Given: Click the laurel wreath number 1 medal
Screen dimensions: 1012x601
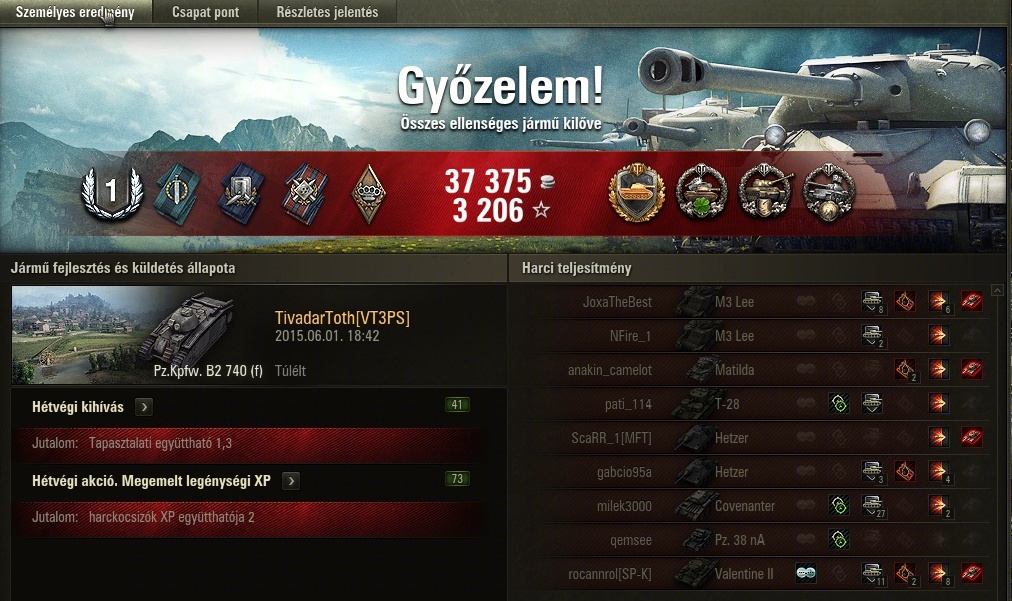Looking at the screenshot, I should (x=111, y=190).
